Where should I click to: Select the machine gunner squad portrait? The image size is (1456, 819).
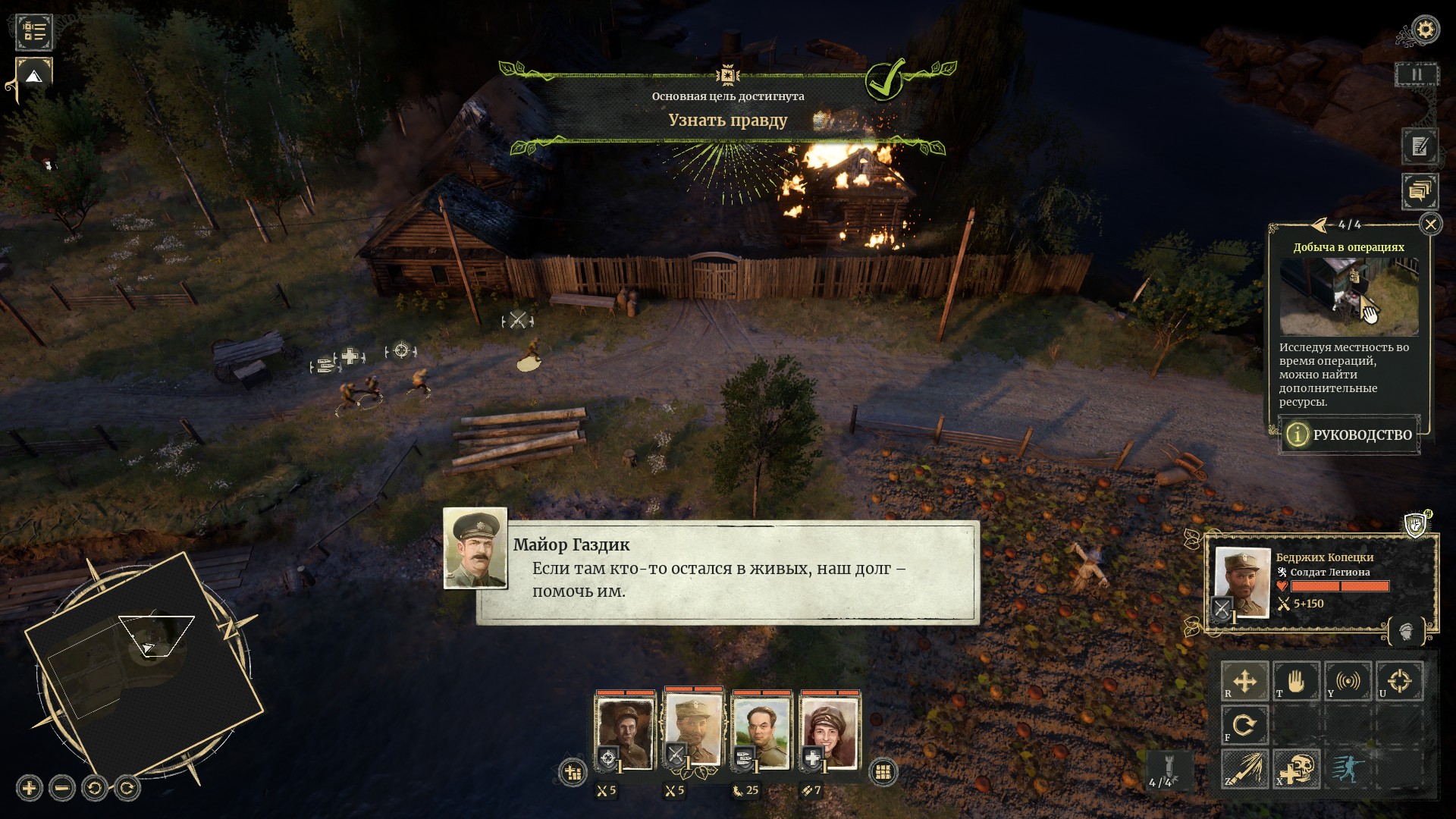click(x=761, y=733)
